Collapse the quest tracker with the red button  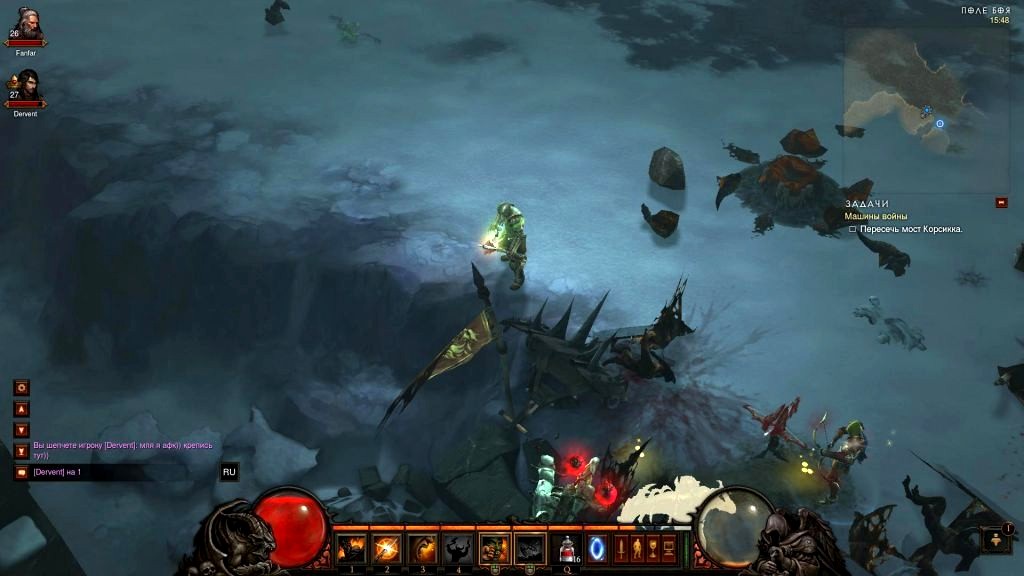click(x=1001, y=203)
